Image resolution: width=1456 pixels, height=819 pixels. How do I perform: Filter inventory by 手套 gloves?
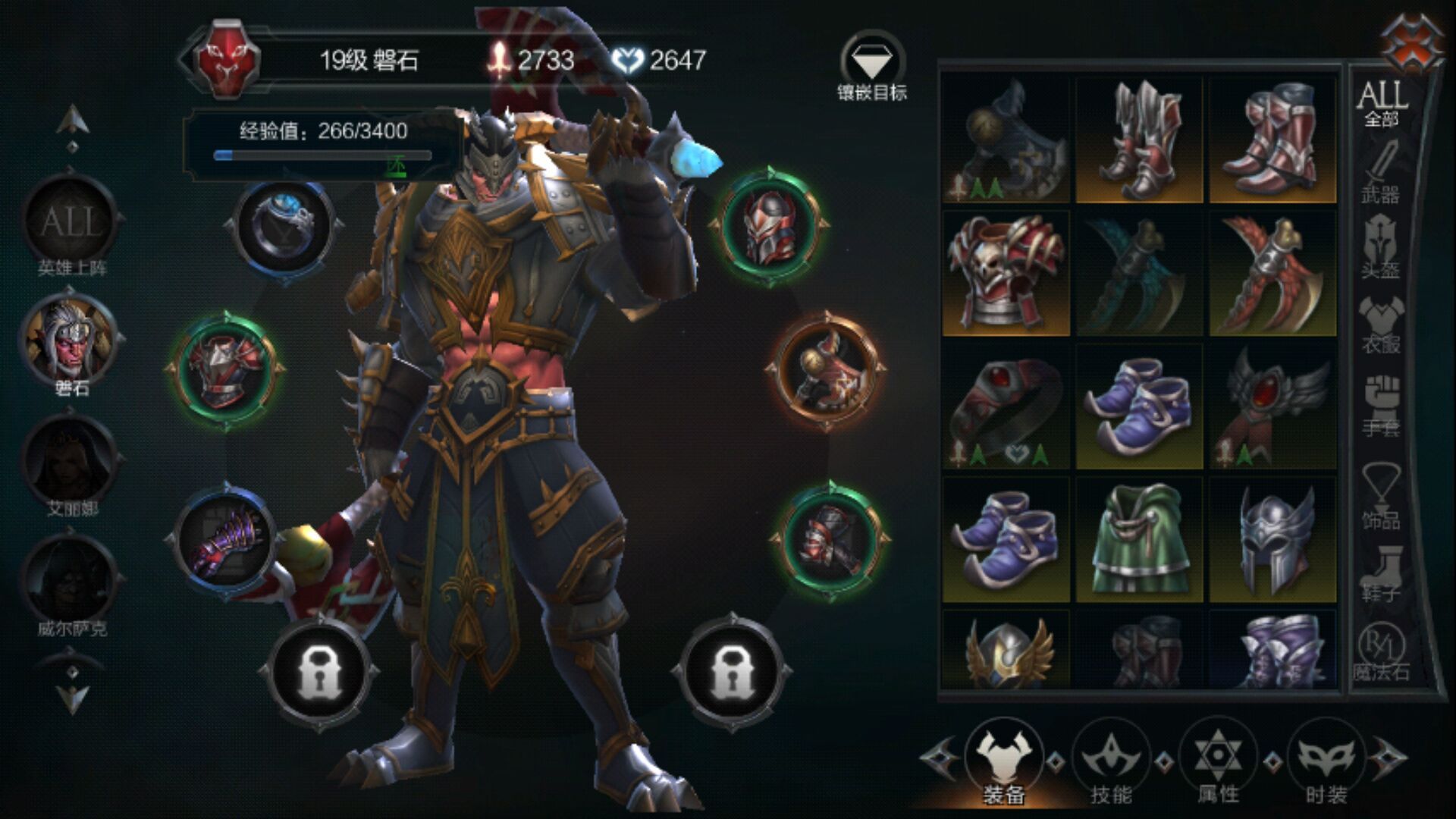1380,406
